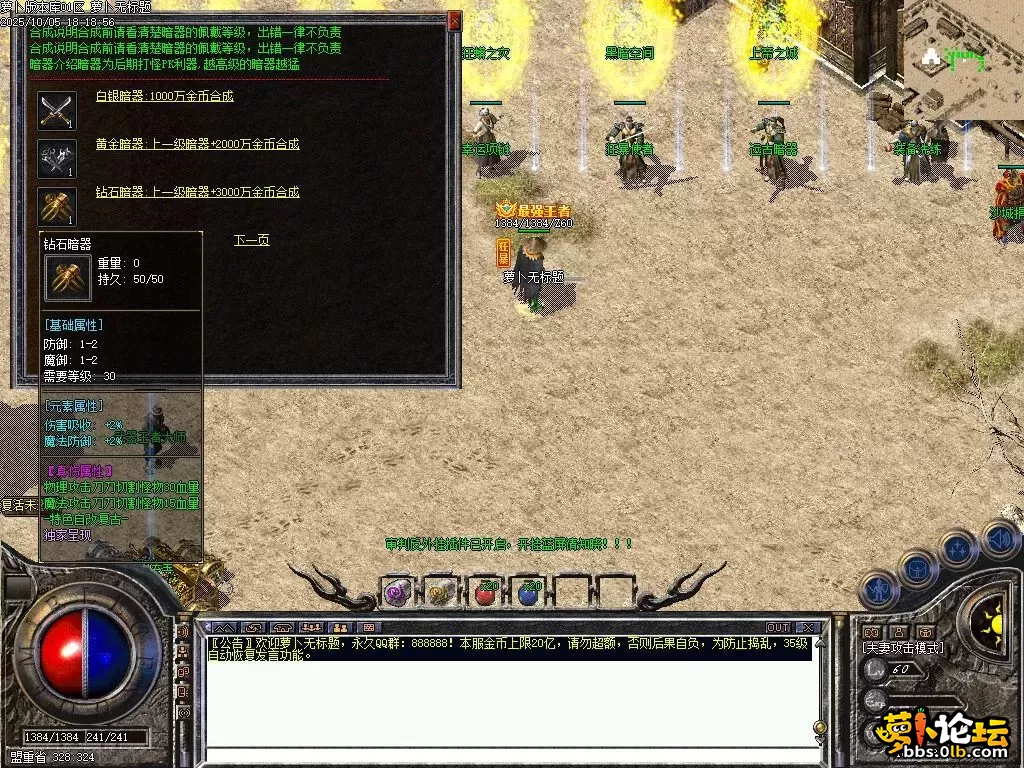The image size is (1024, 768).
Task: Open the character figure round button
Action: [x=878, y=590]
